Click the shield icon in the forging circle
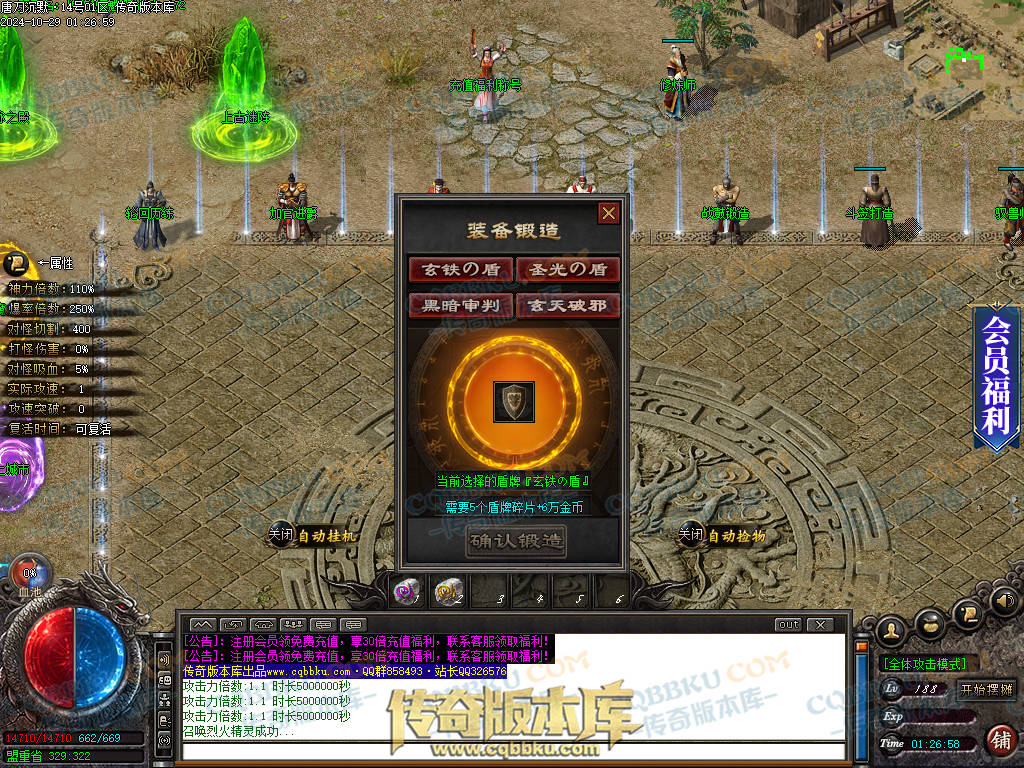1024x768 pixels. [514, 401]
